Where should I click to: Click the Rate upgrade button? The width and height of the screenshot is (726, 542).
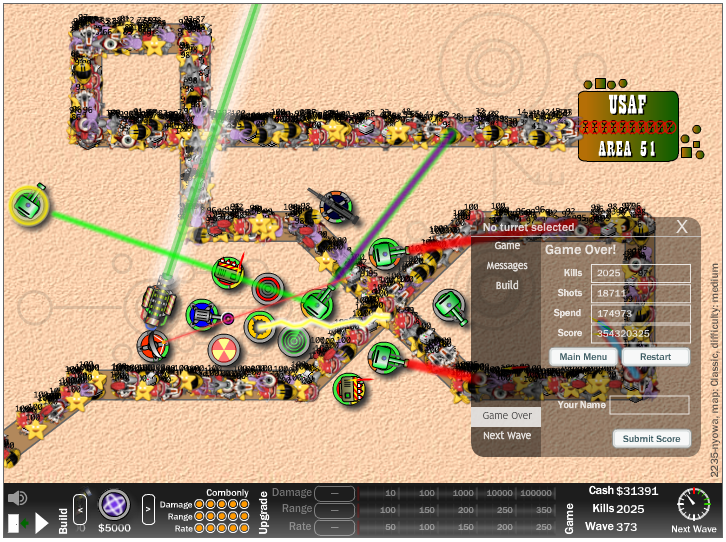(335, 526)
